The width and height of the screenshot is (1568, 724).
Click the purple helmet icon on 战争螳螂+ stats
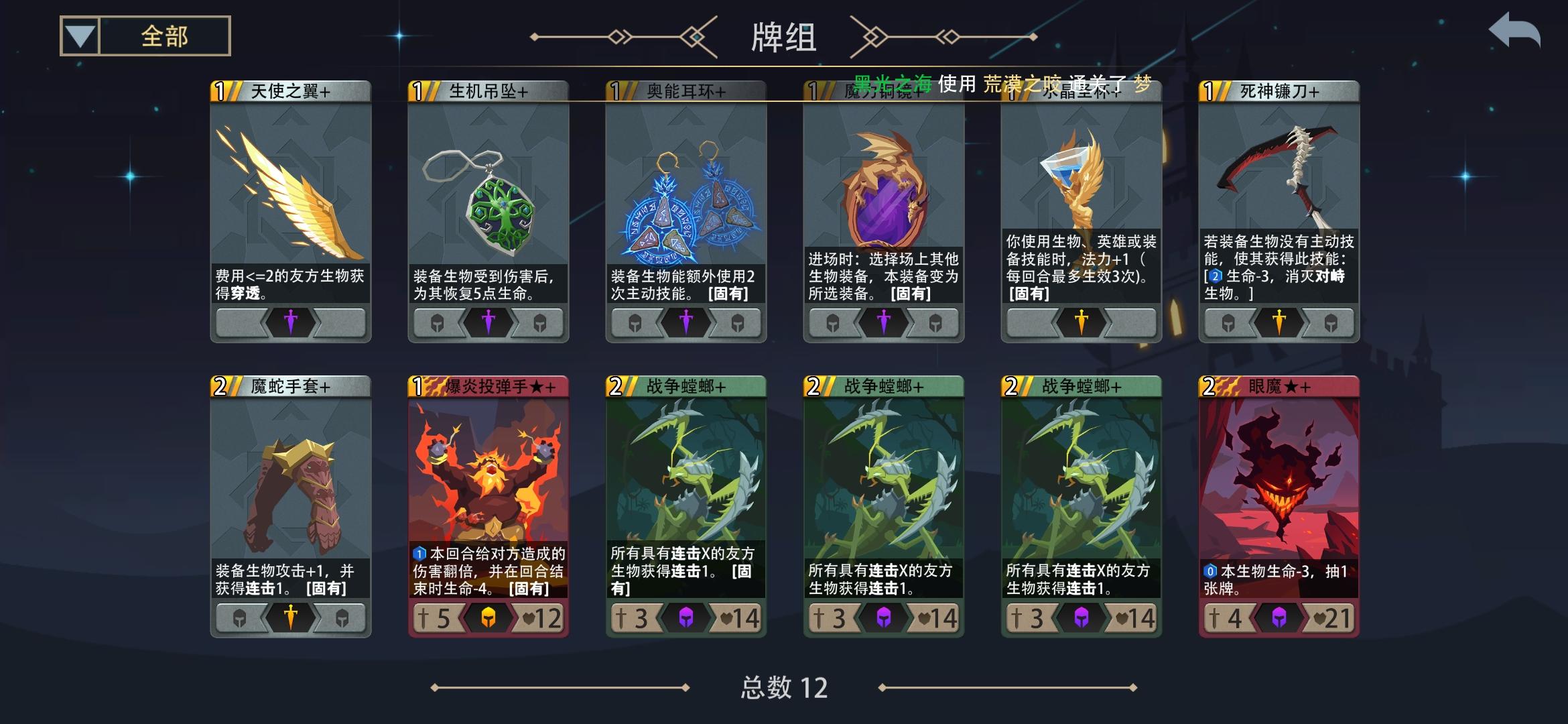(685, 617)
